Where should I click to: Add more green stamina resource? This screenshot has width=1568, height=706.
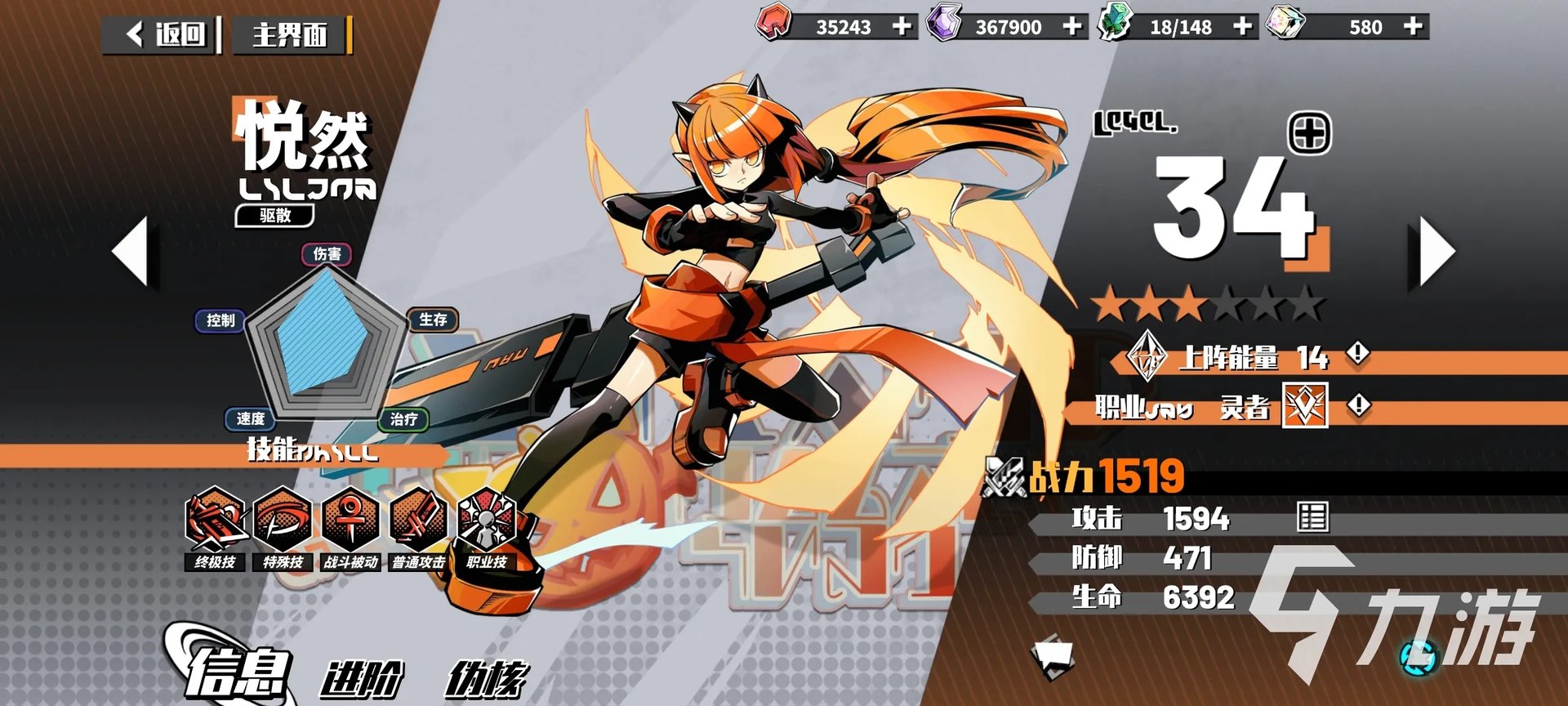pos(1242,26)
